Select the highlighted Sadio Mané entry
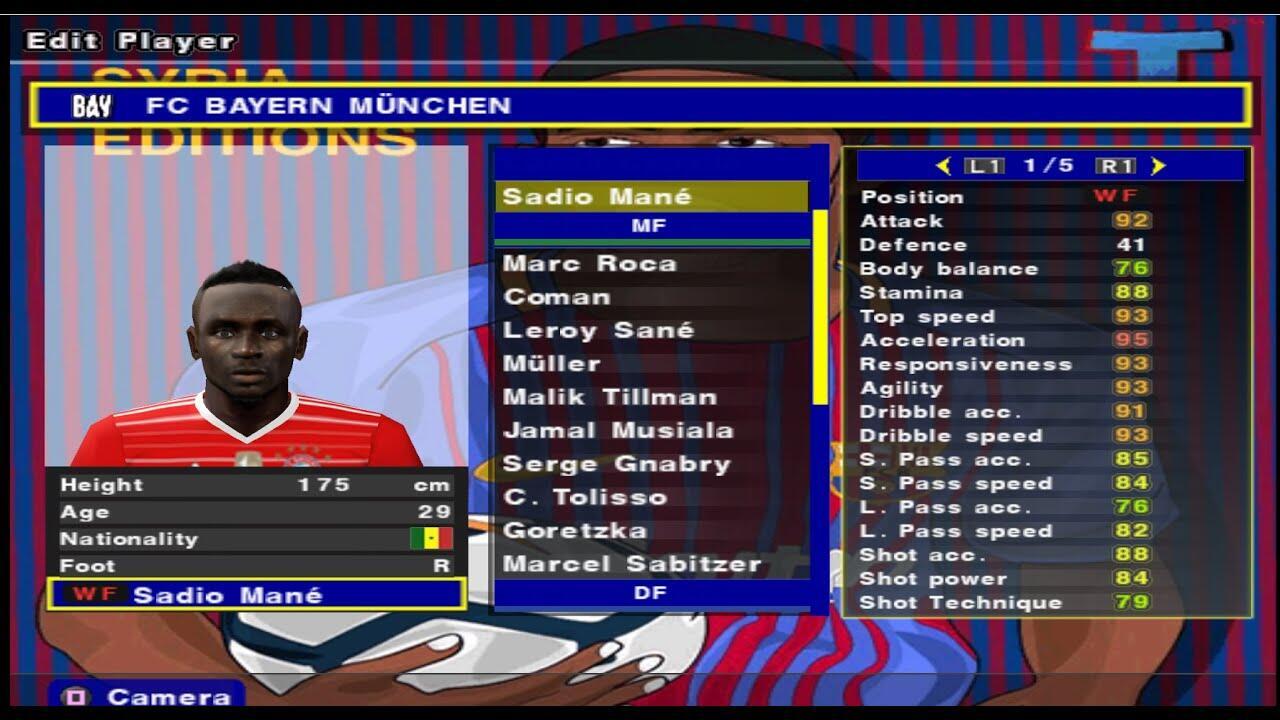Viewport: 1280px width, 720px height. coord(651,196)
